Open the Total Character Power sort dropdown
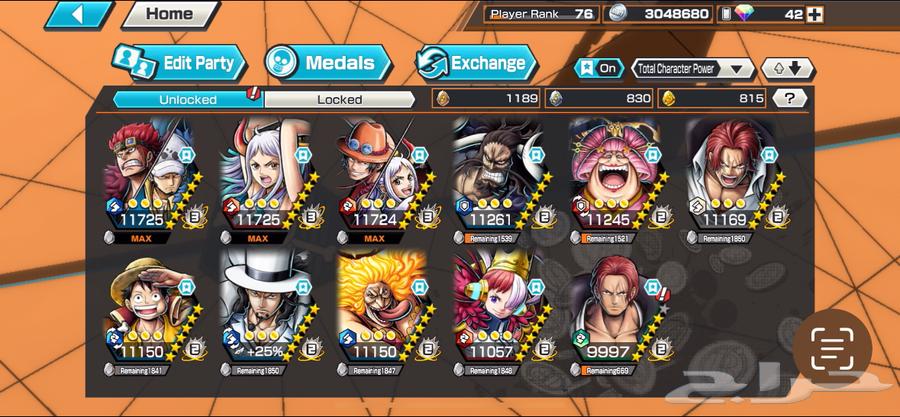900x417 pixels. (x=692, y=68)
